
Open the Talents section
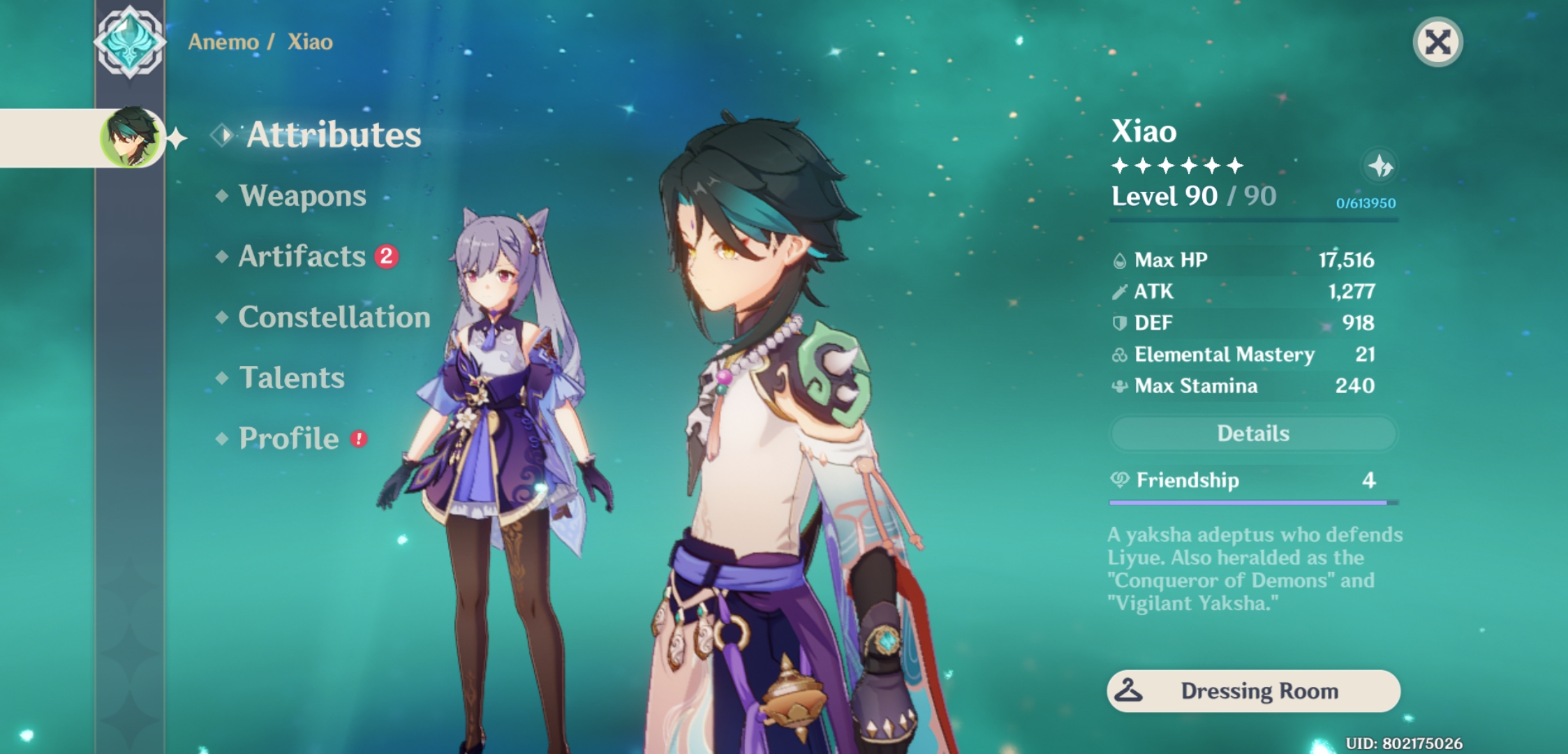tap(292, 378)
